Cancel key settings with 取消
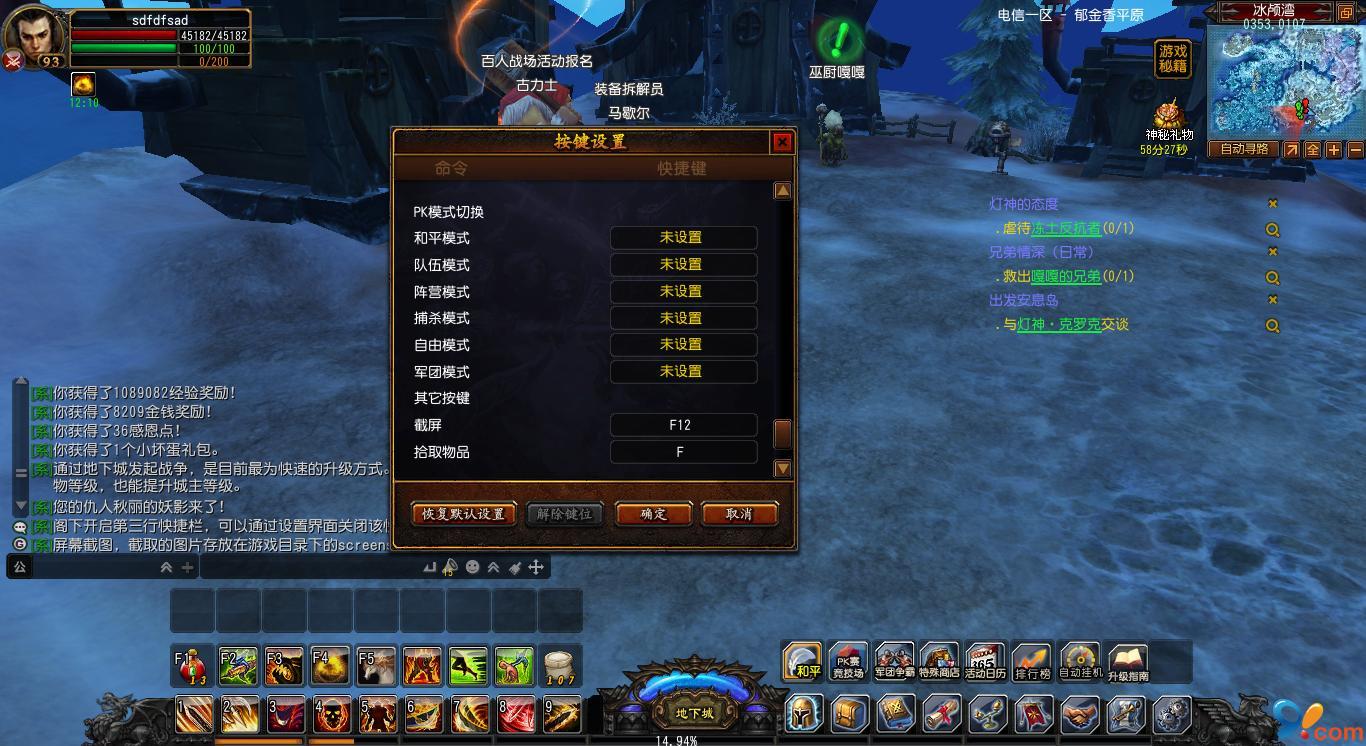Screen dimensions: 1366x746 point(739,514)
